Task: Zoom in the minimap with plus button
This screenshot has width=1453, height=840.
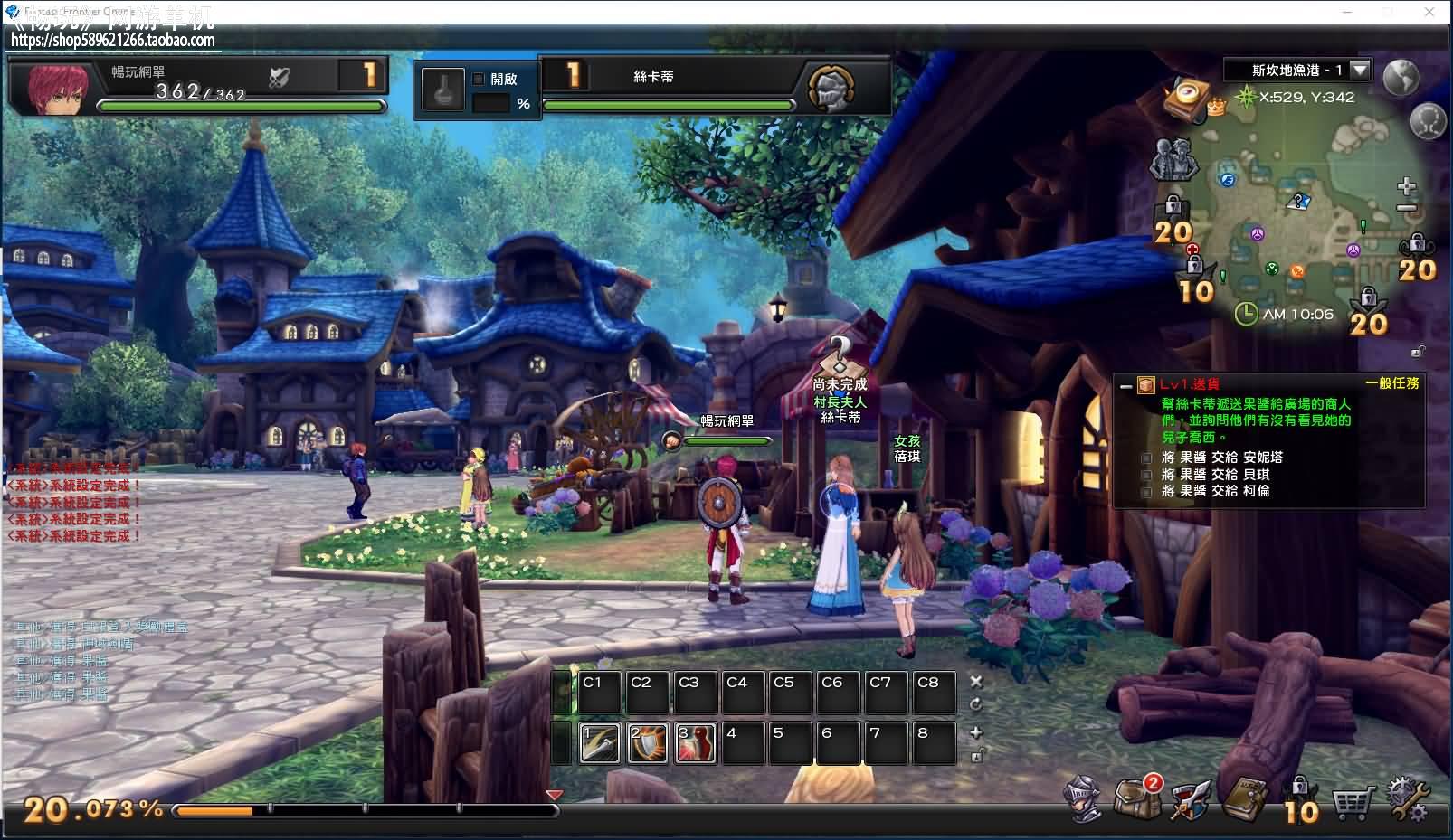Action: pos(1406,186)
